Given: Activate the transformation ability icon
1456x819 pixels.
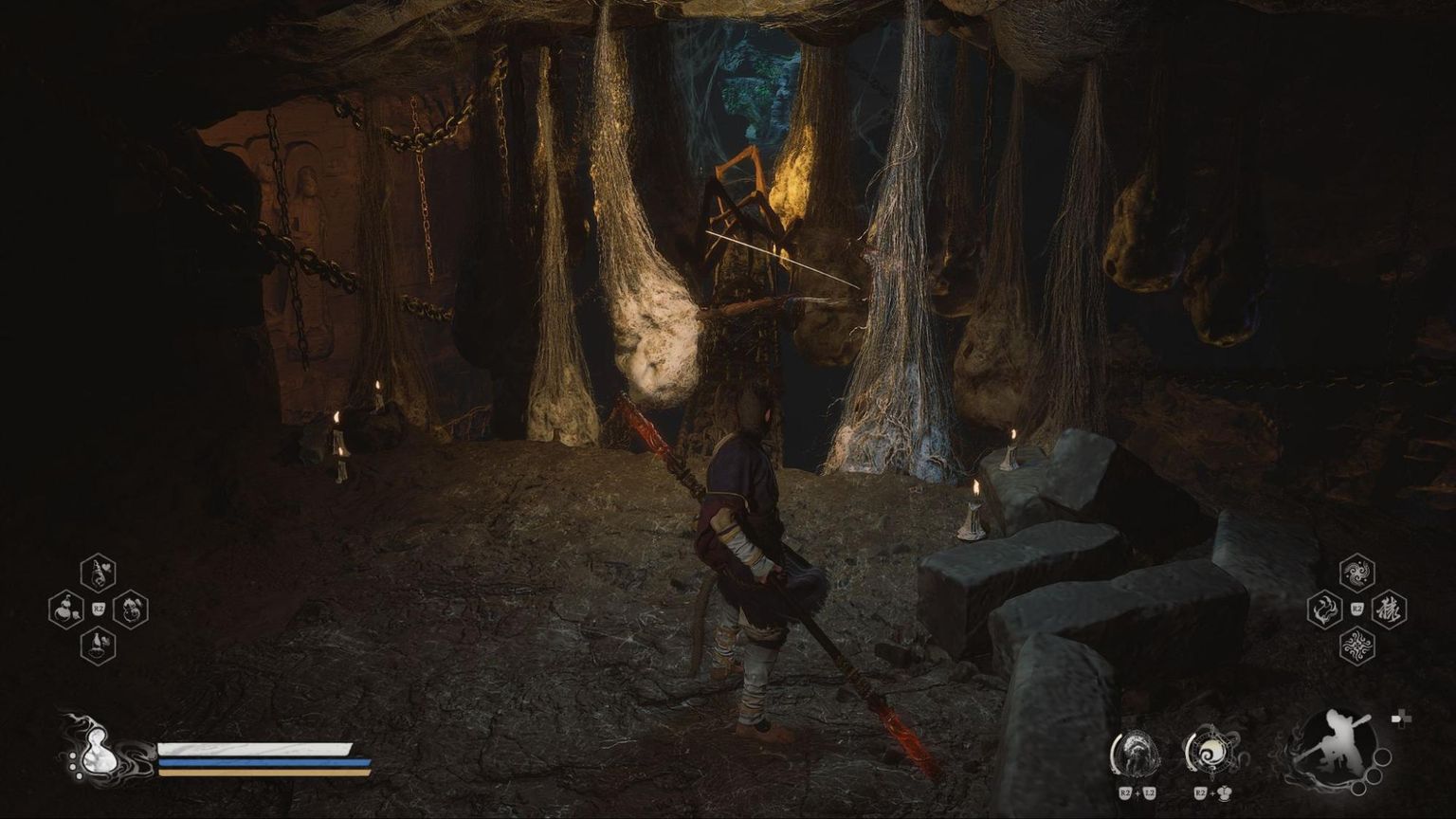Looking at the screenshot, I should pos(1136,754).
